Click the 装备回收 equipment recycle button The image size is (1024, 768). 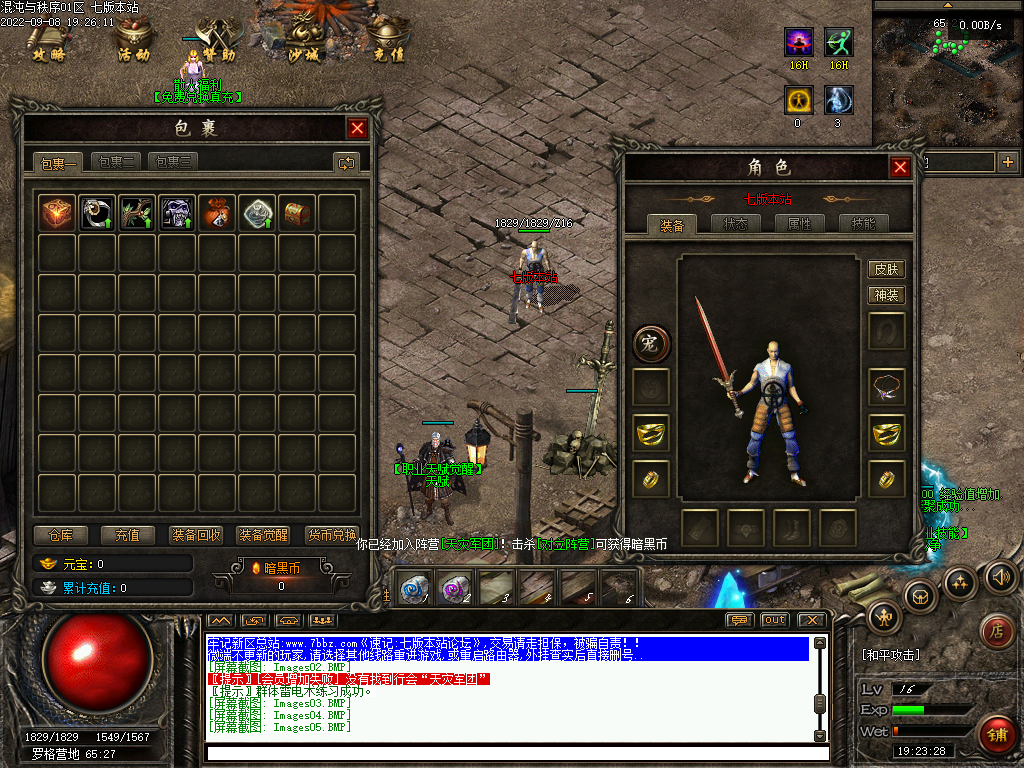tap(196, 535)
